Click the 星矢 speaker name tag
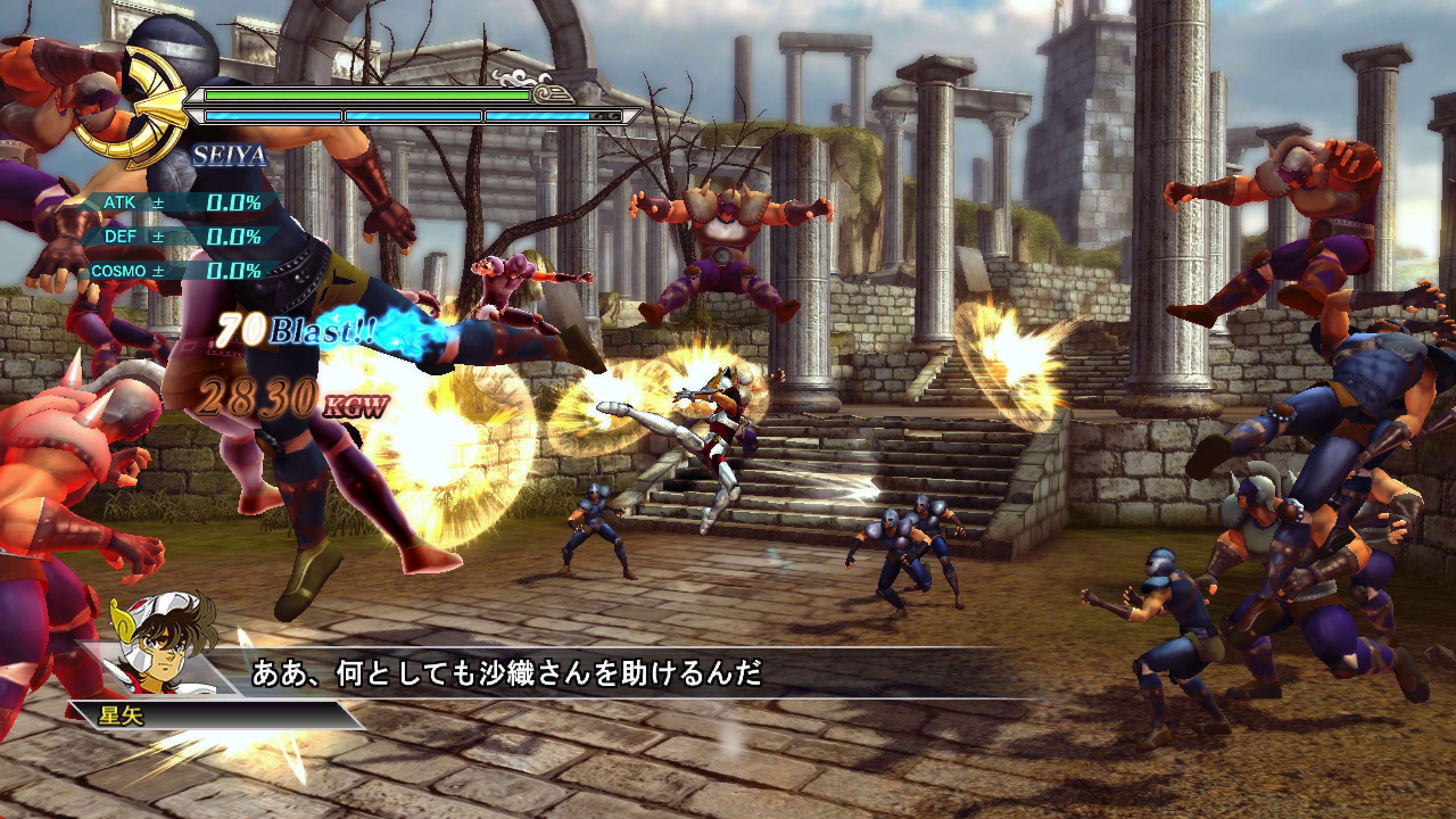 coord(121,715)
